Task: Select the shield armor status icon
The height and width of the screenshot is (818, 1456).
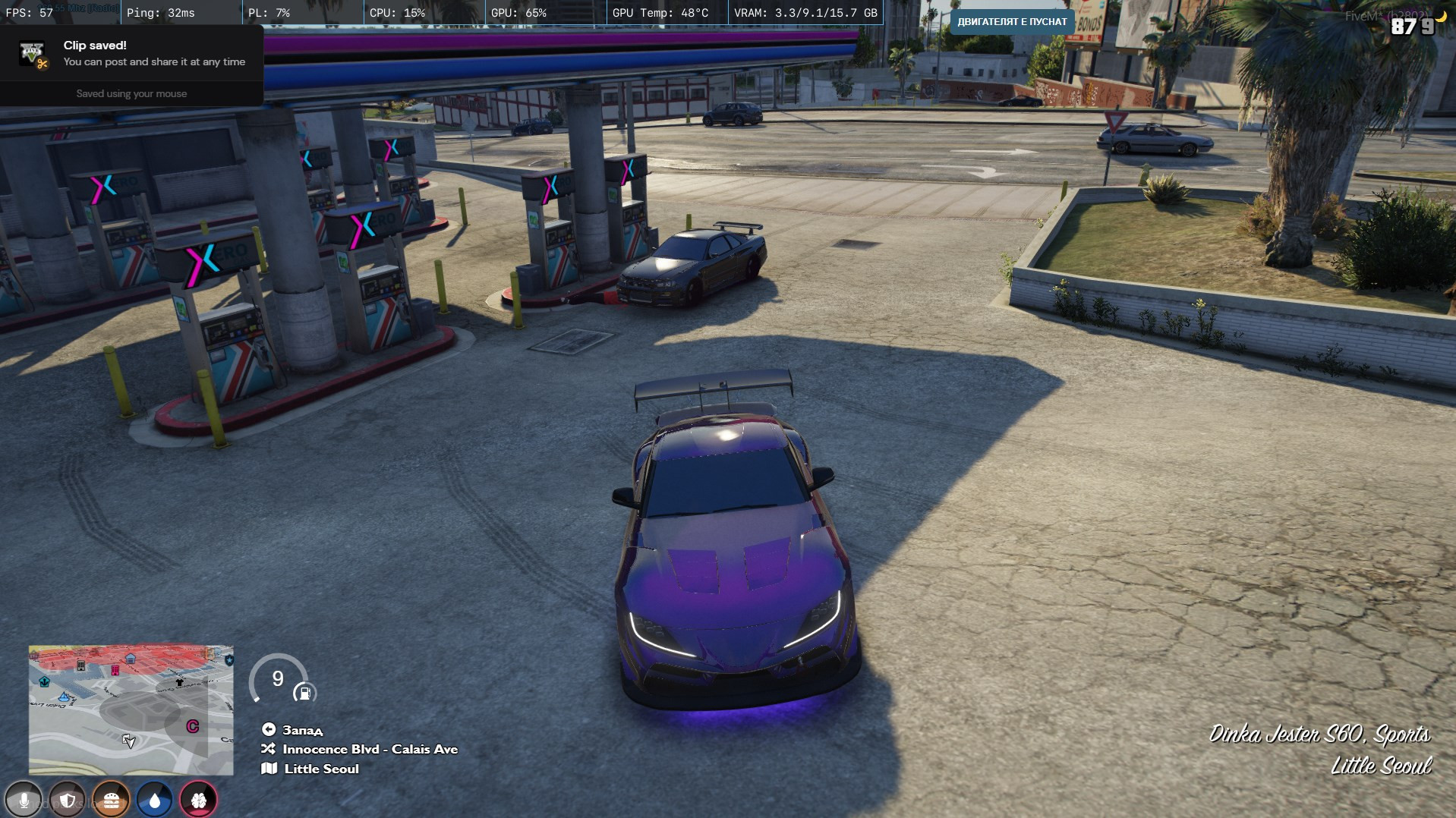Action: [x=68, y=800]
